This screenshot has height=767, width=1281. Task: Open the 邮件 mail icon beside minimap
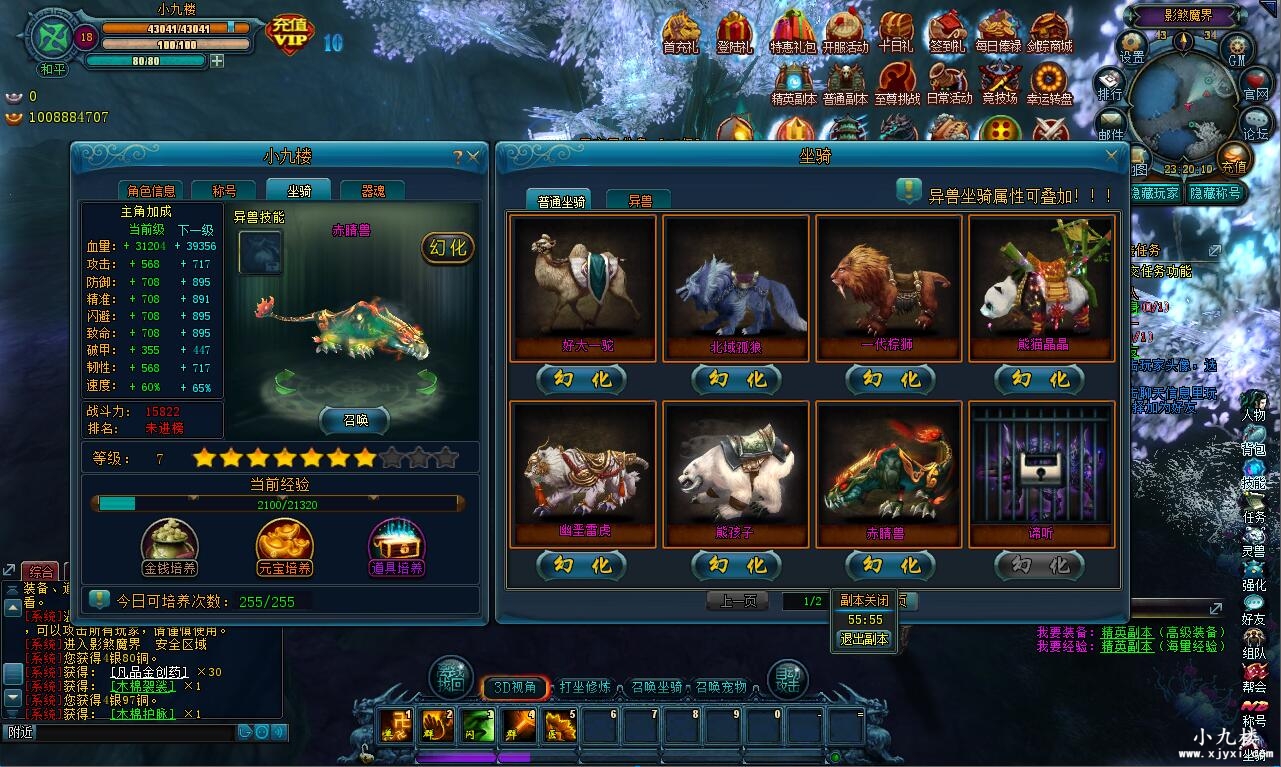tap(1110, 121)
